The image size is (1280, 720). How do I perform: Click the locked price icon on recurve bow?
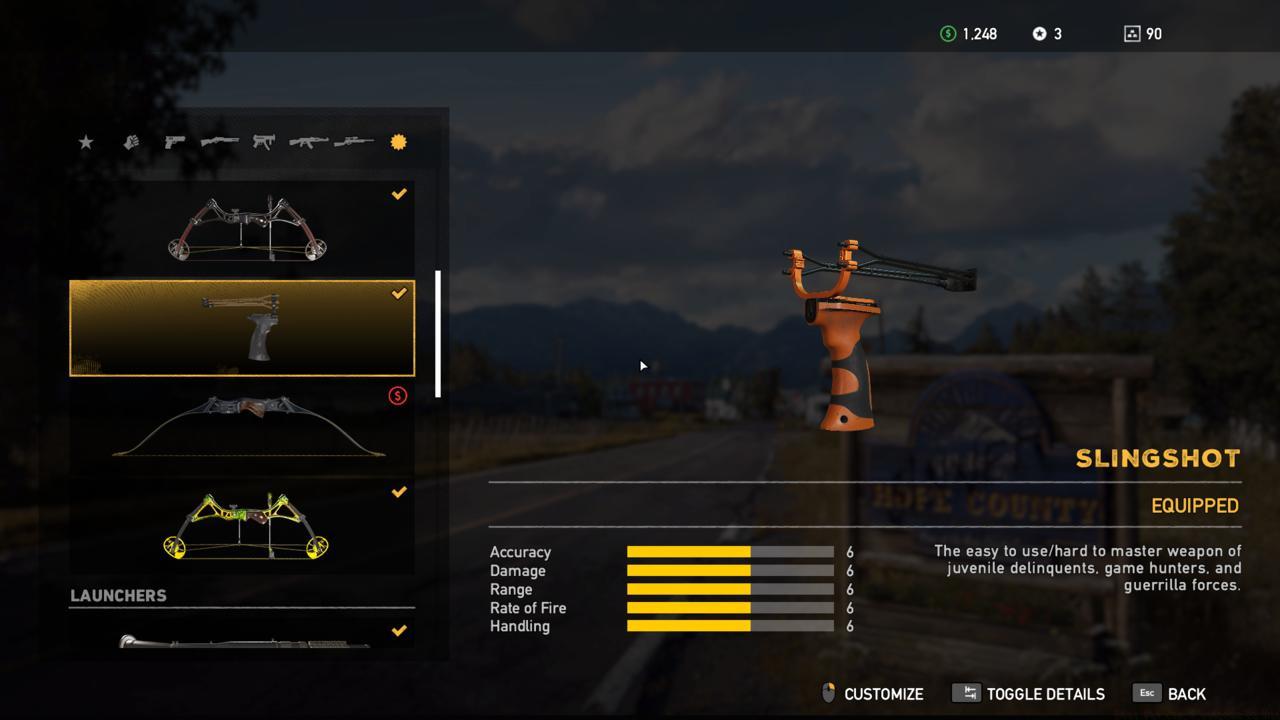coord(399,394)
